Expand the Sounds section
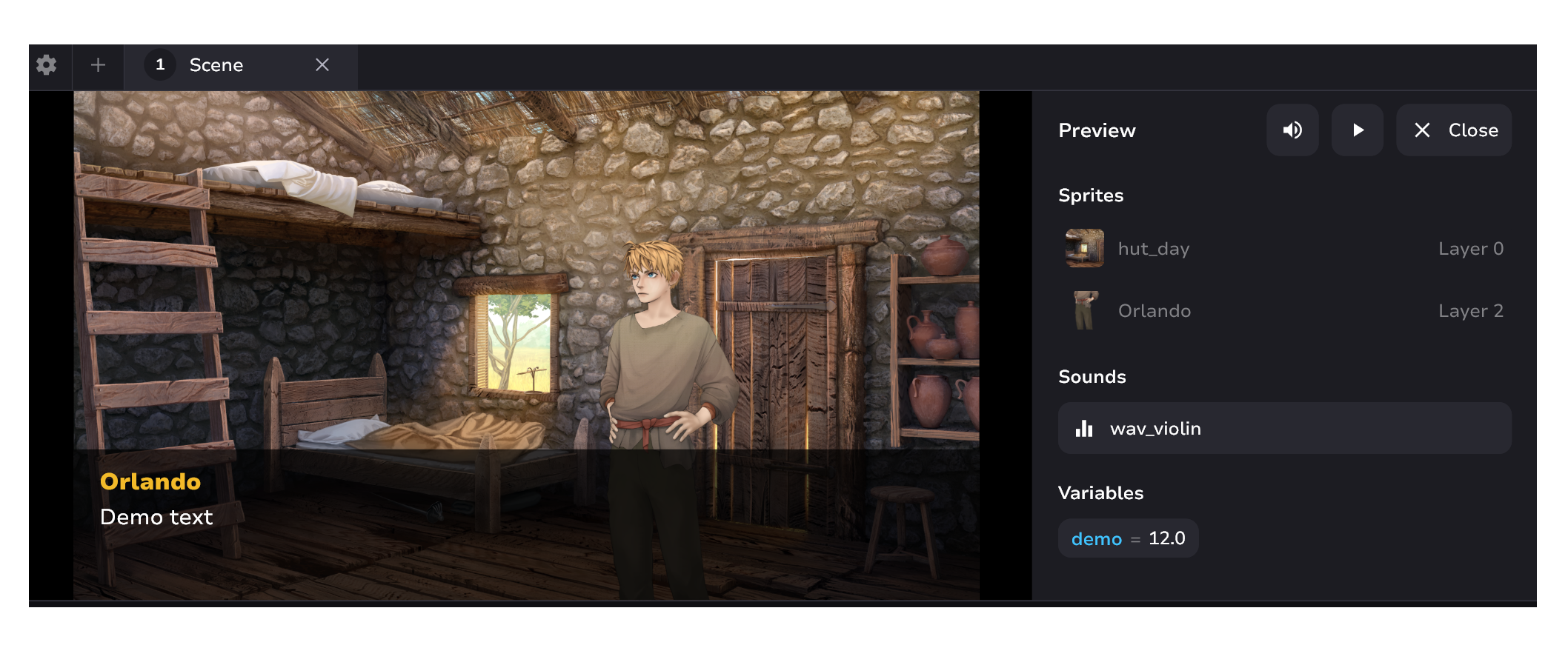The height and width of the screenshot is (645, 1568). coord(1092,376)
